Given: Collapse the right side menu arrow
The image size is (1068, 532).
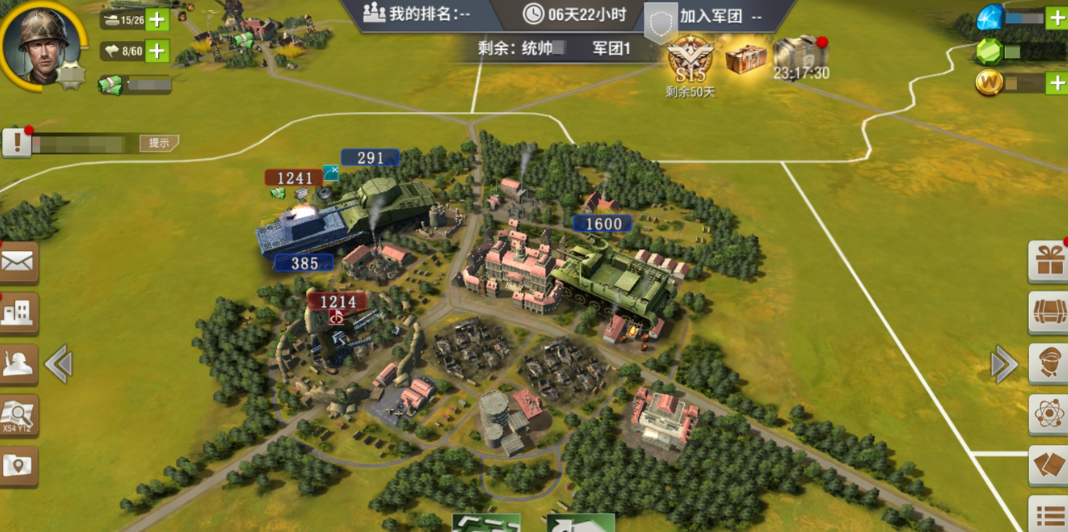Looking at the screenshot, I should [1003, 364].
